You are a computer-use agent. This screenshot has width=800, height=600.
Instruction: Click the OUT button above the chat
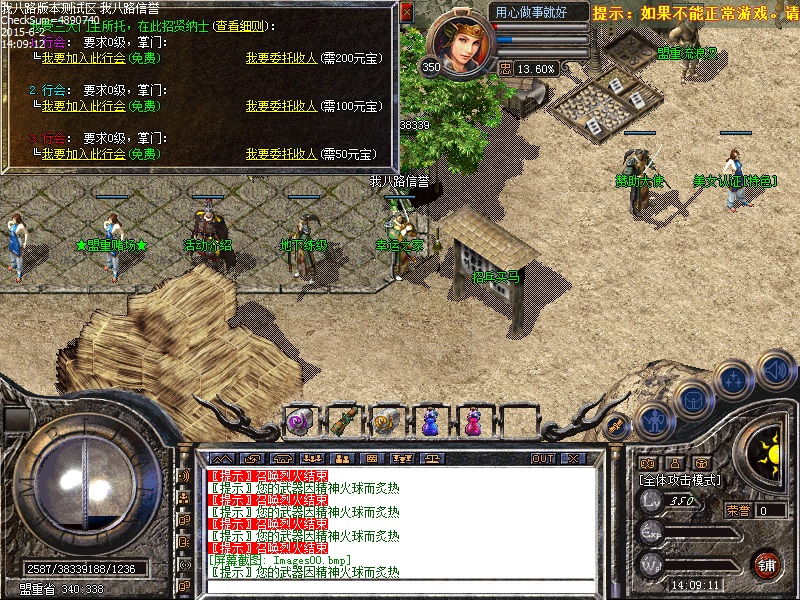543,458
